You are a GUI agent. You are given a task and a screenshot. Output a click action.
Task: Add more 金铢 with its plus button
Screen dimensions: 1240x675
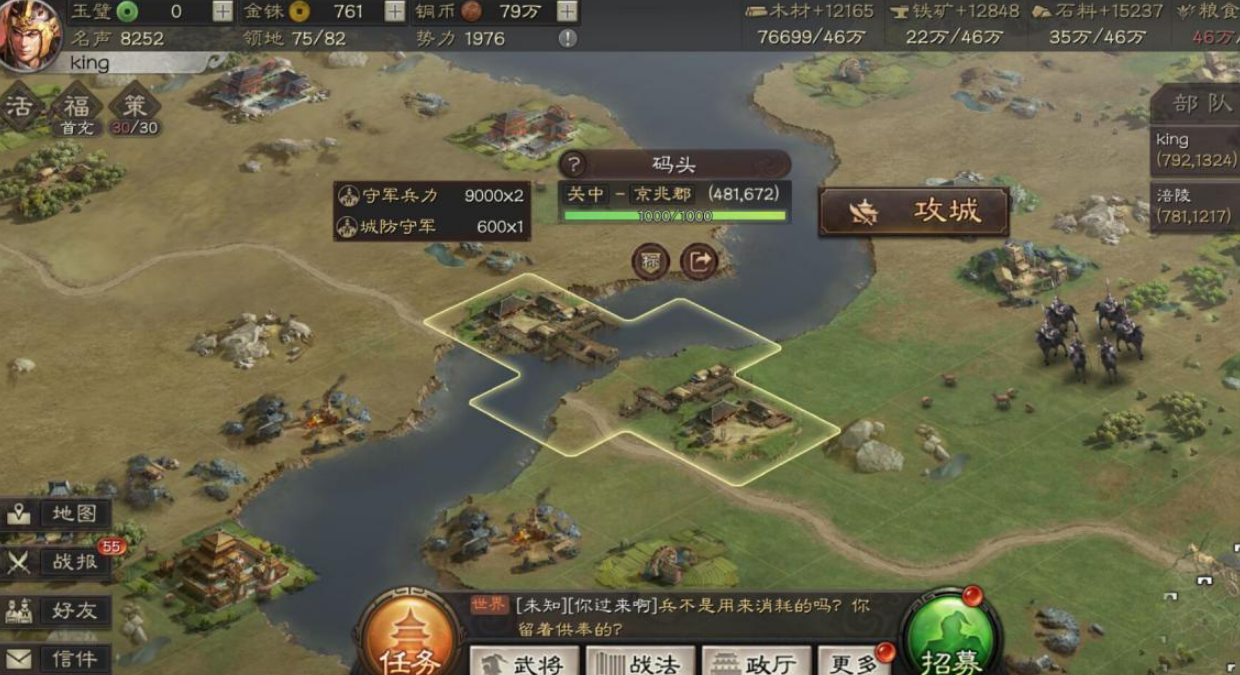pos(395,12)
